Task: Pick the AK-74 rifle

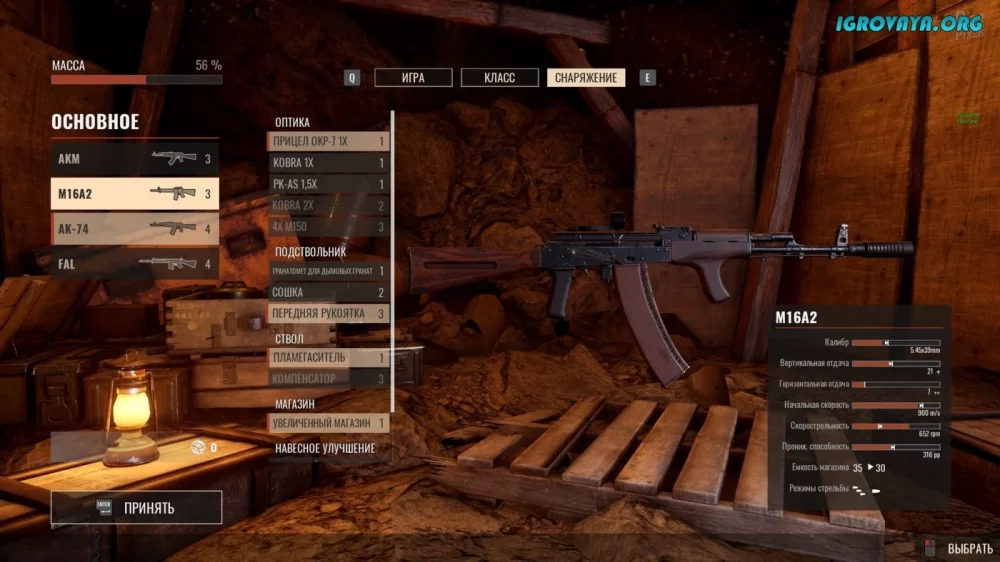Action: pos(134,229)
